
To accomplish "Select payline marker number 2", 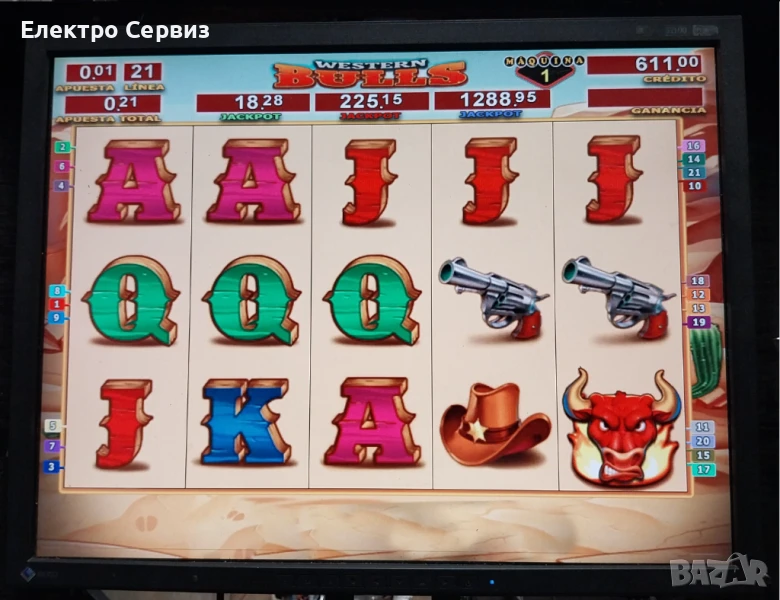I will [63, 147].
